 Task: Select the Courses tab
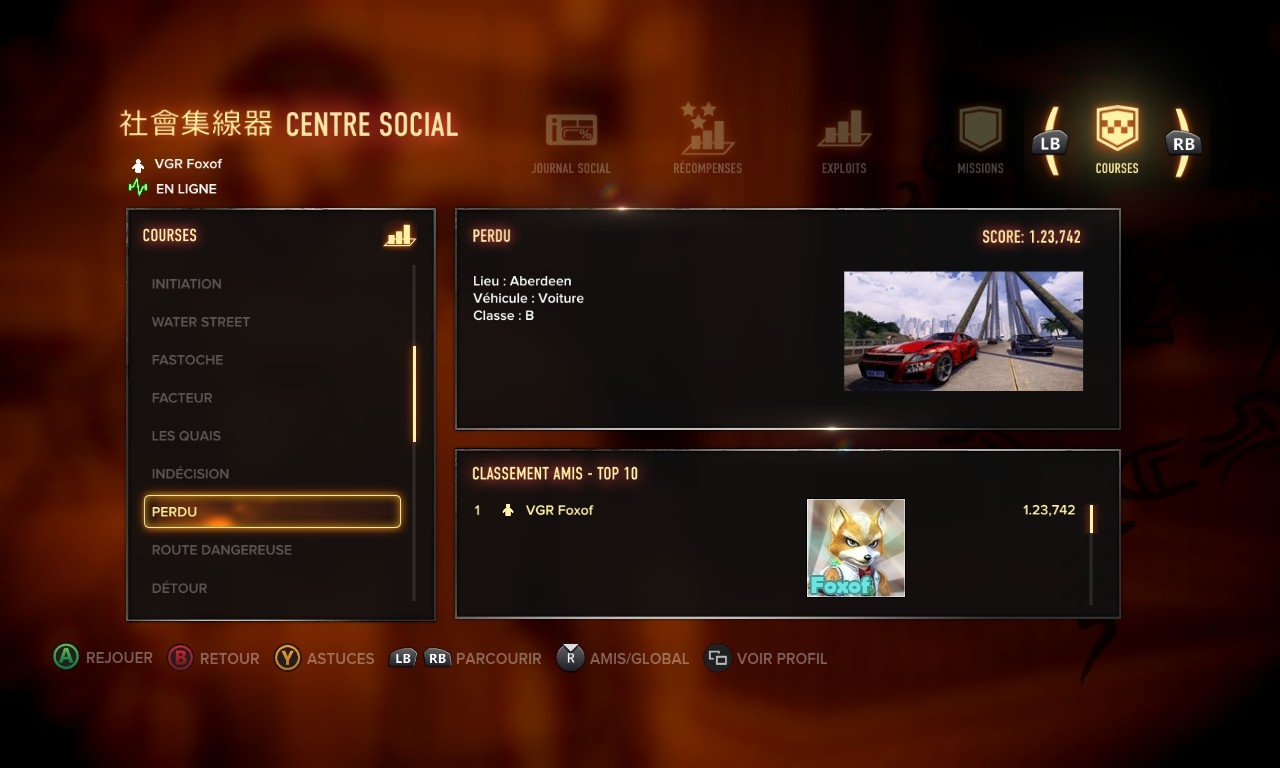click(1117, 140)
